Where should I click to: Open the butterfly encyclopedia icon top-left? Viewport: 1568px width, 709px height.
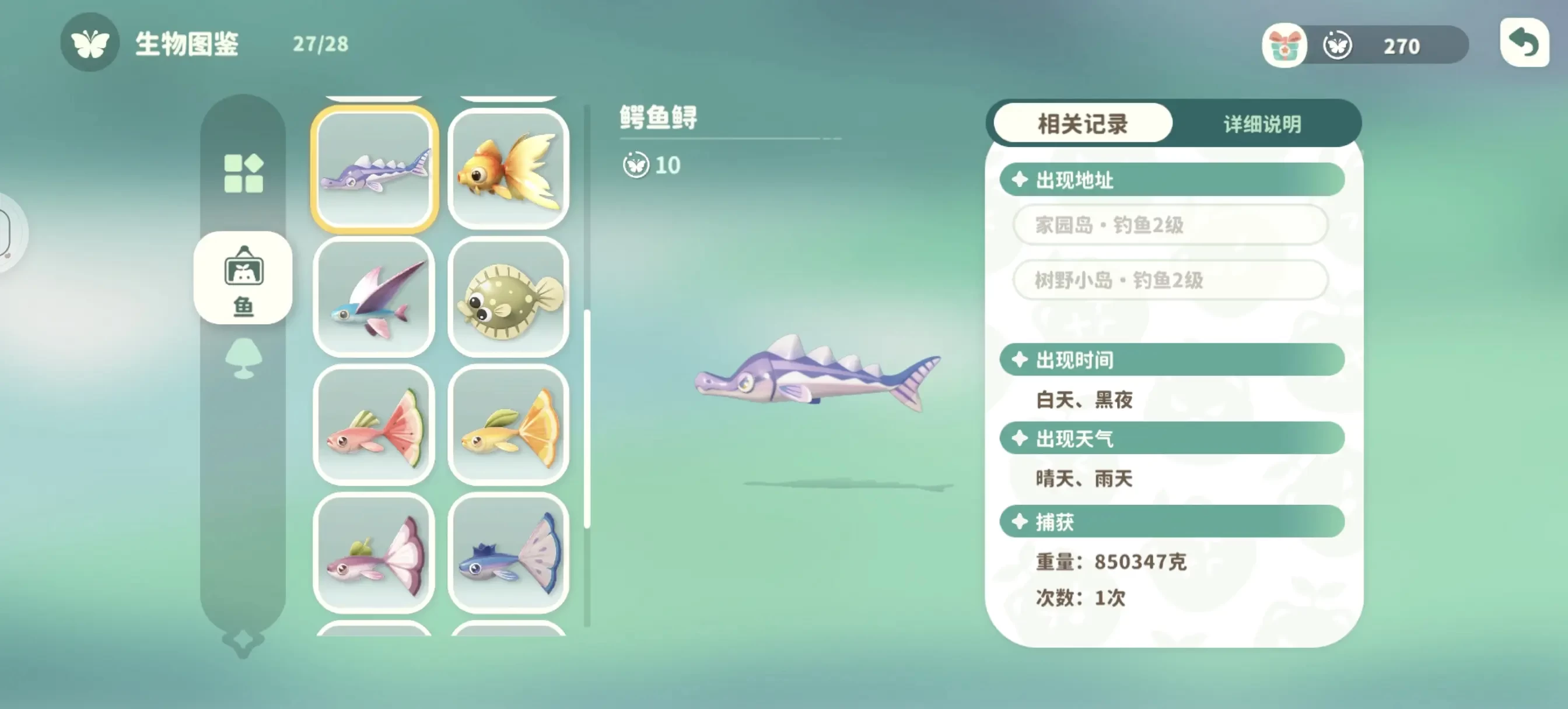90,44
